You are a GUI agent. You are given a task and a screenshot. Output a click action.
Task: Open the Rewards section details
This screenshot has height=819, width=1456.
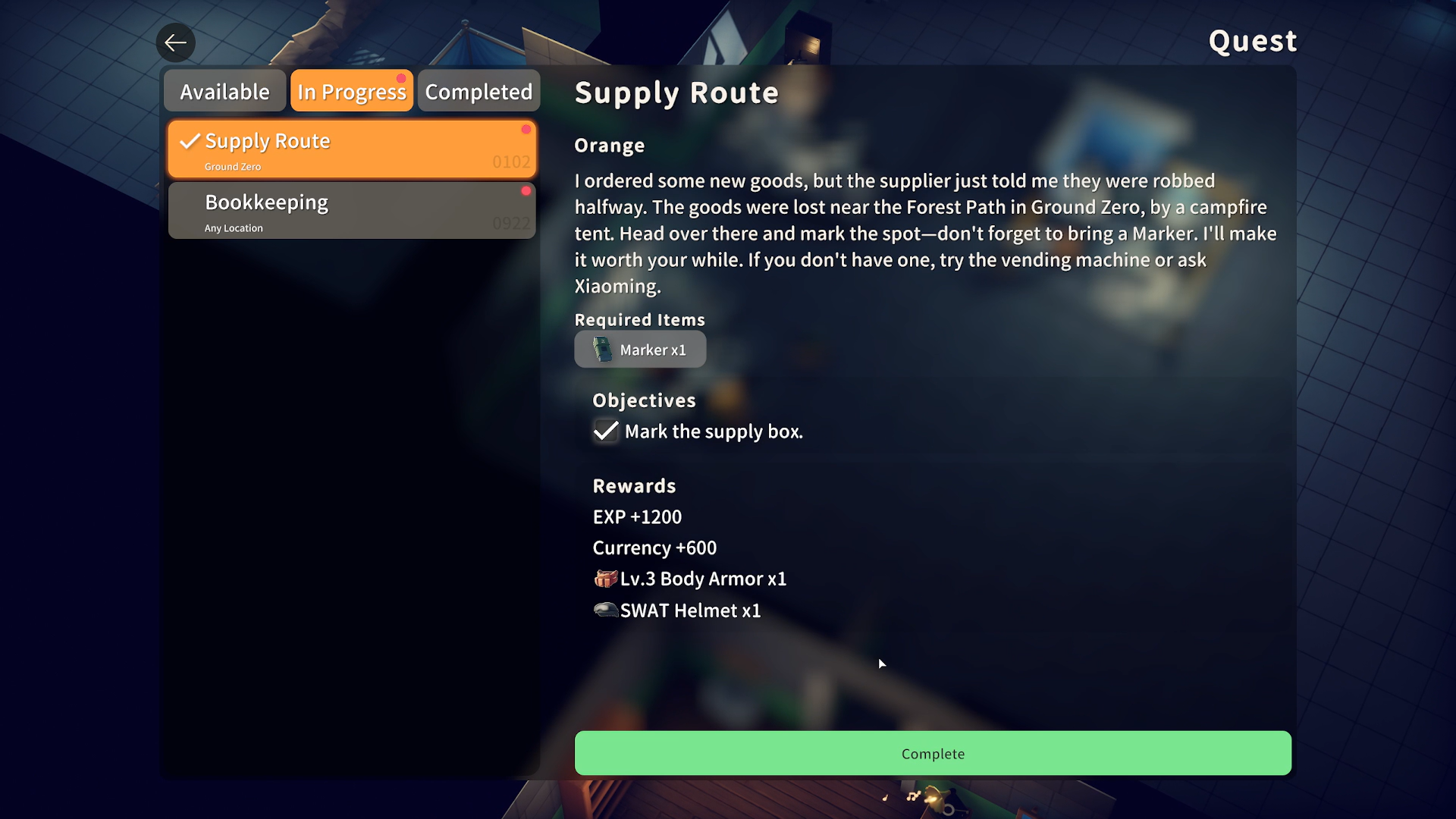coord(634,485)
